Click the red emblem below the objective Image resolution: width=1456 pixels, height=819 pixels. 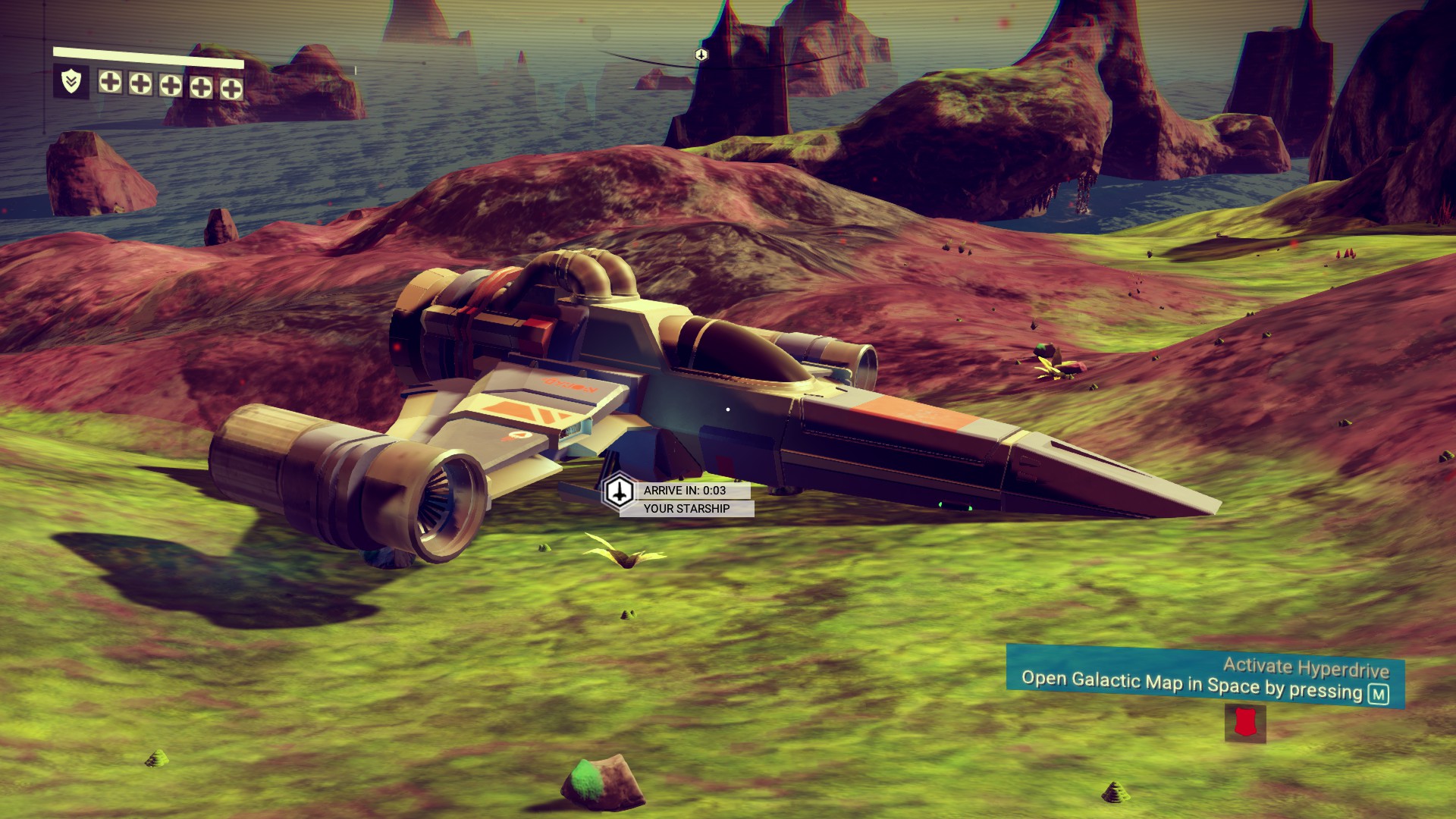pyautogui.click(x=1244, y=723)
